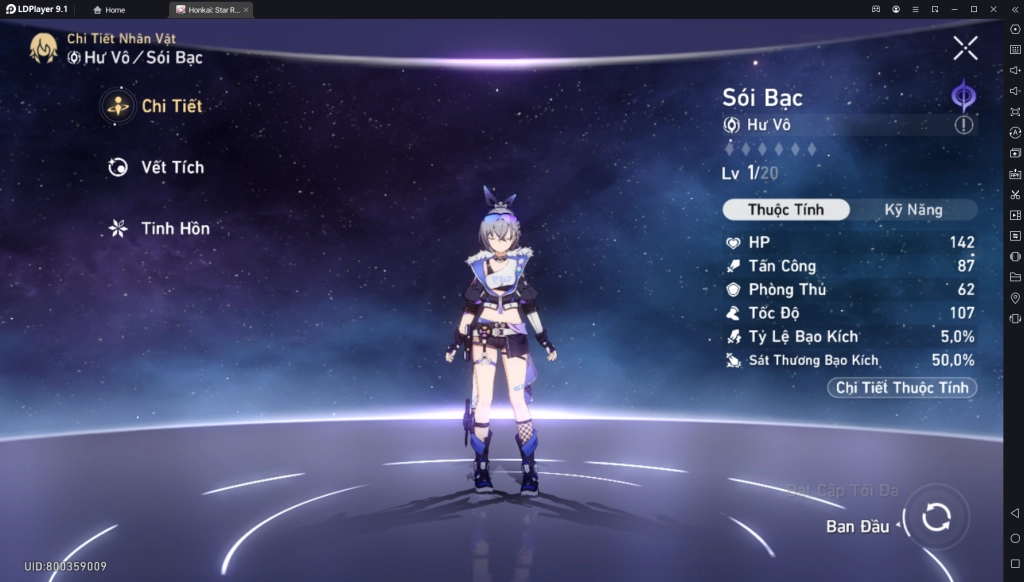Switch to the Kỹ Năng tab
This screenshot has width=1024, height=582.
[x=913, y=210]
